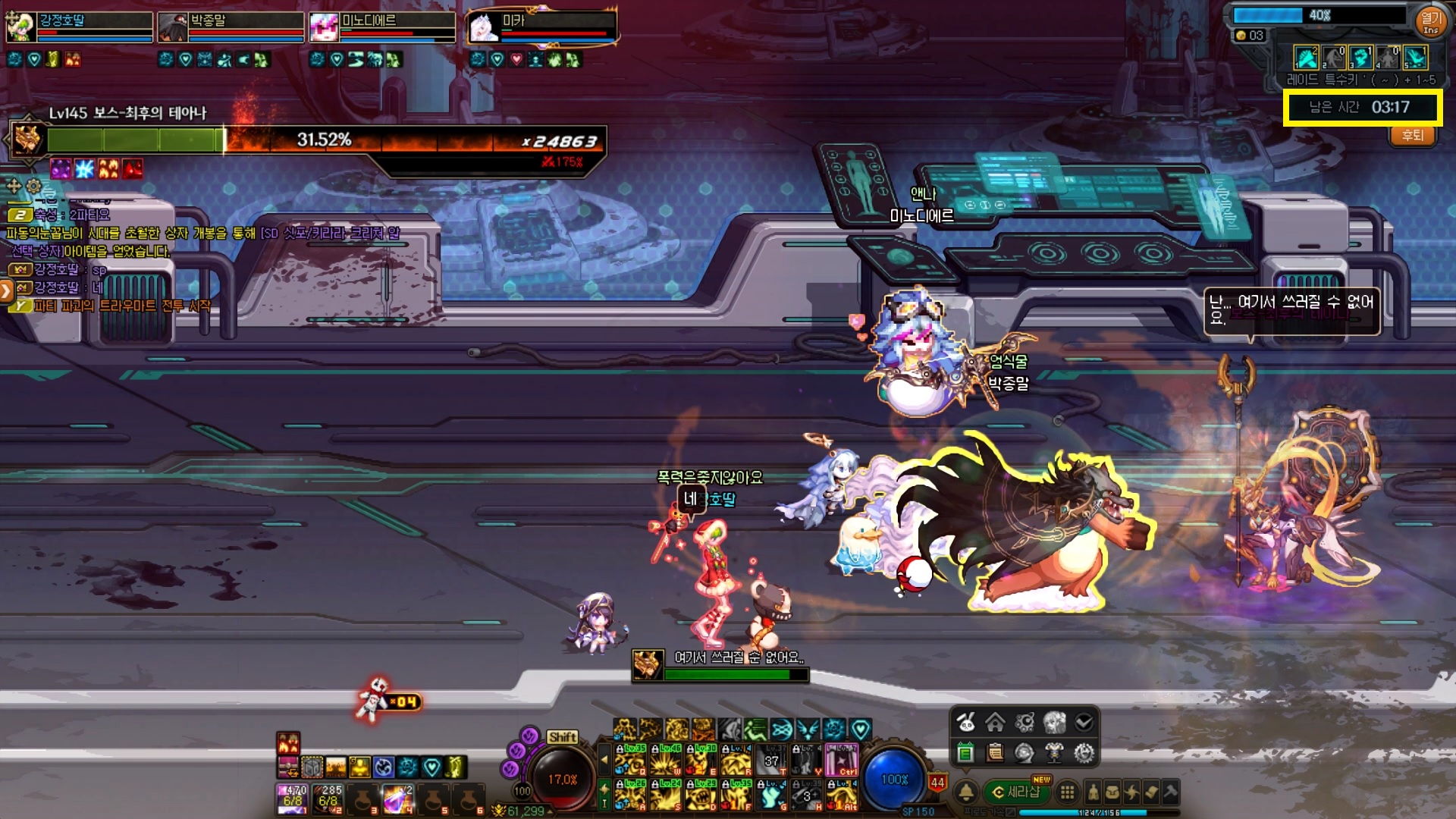Open the armor mannequin icon
Viewport: 1456px width, 819px height.
tap(1054, 752)
